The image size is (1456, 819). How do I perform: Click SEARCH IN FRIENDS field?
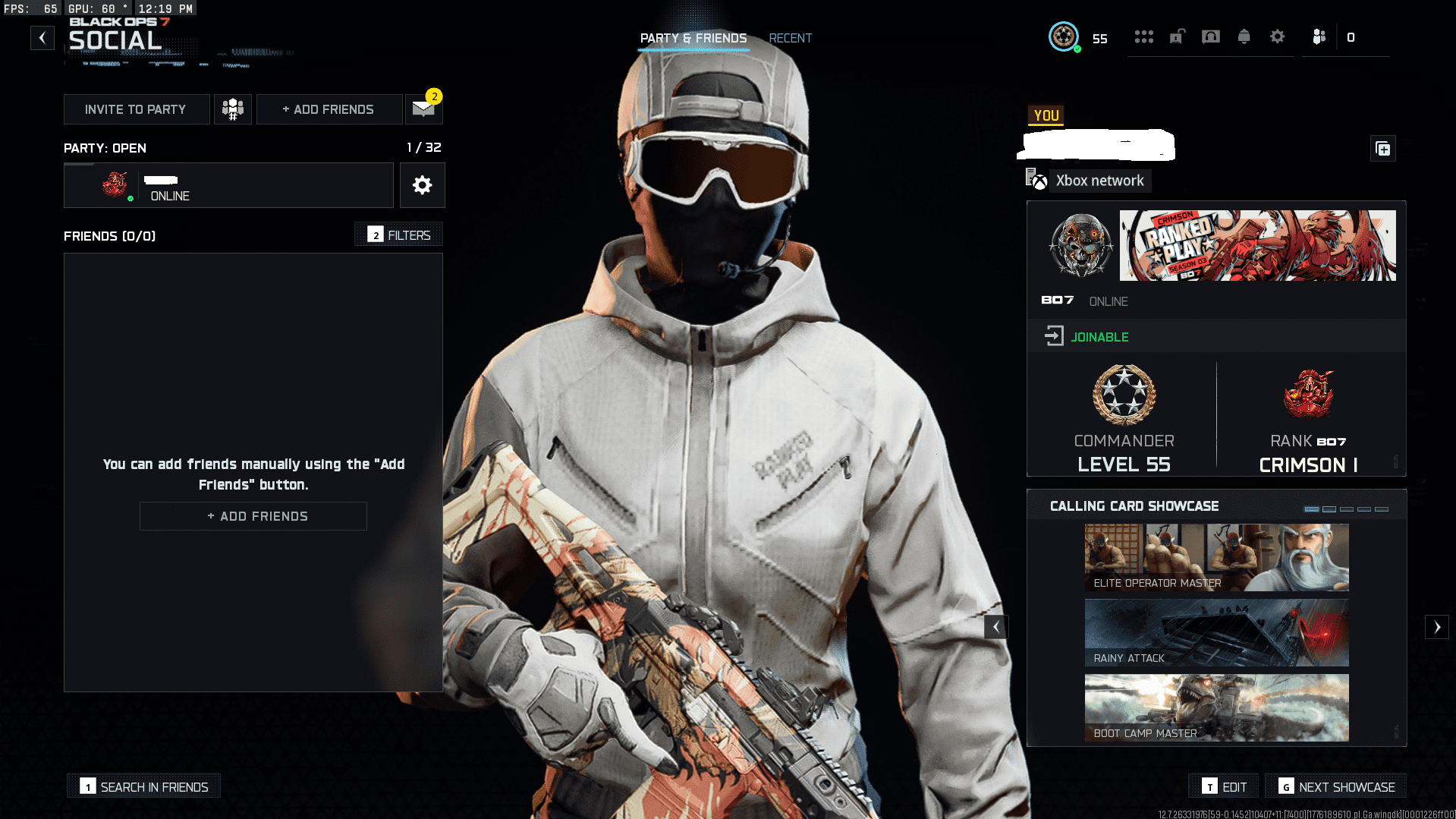pos(143,786)
